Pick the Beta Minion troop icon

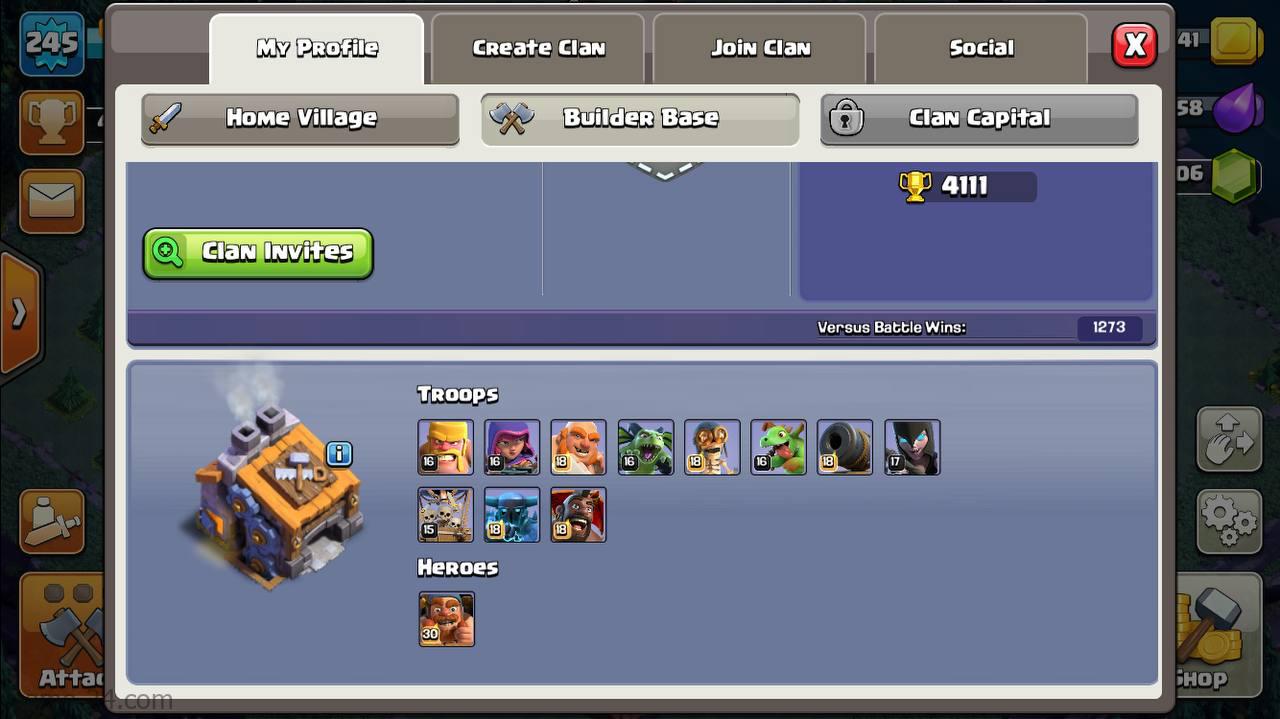click(645, 447)
